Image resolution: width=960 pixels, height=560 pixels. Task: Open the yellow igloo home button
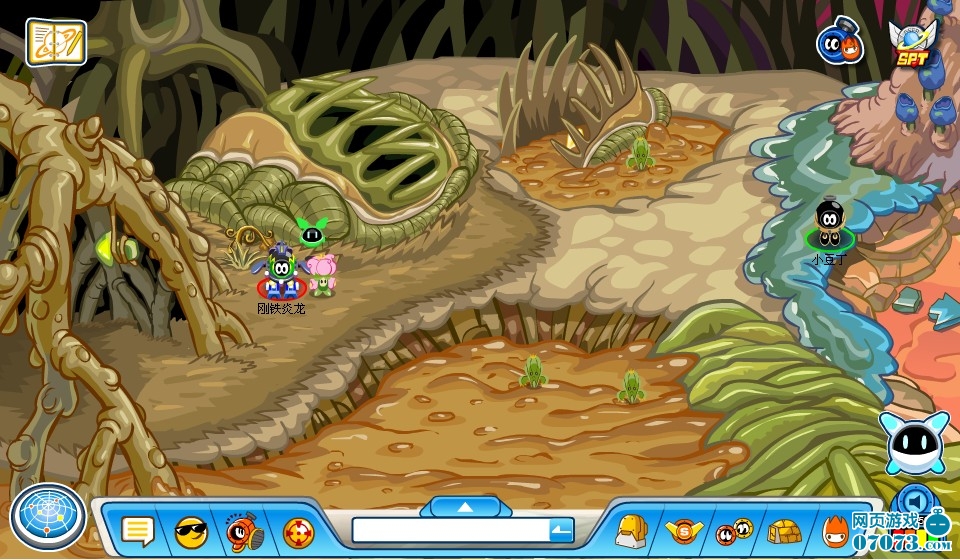click(786, 530)
